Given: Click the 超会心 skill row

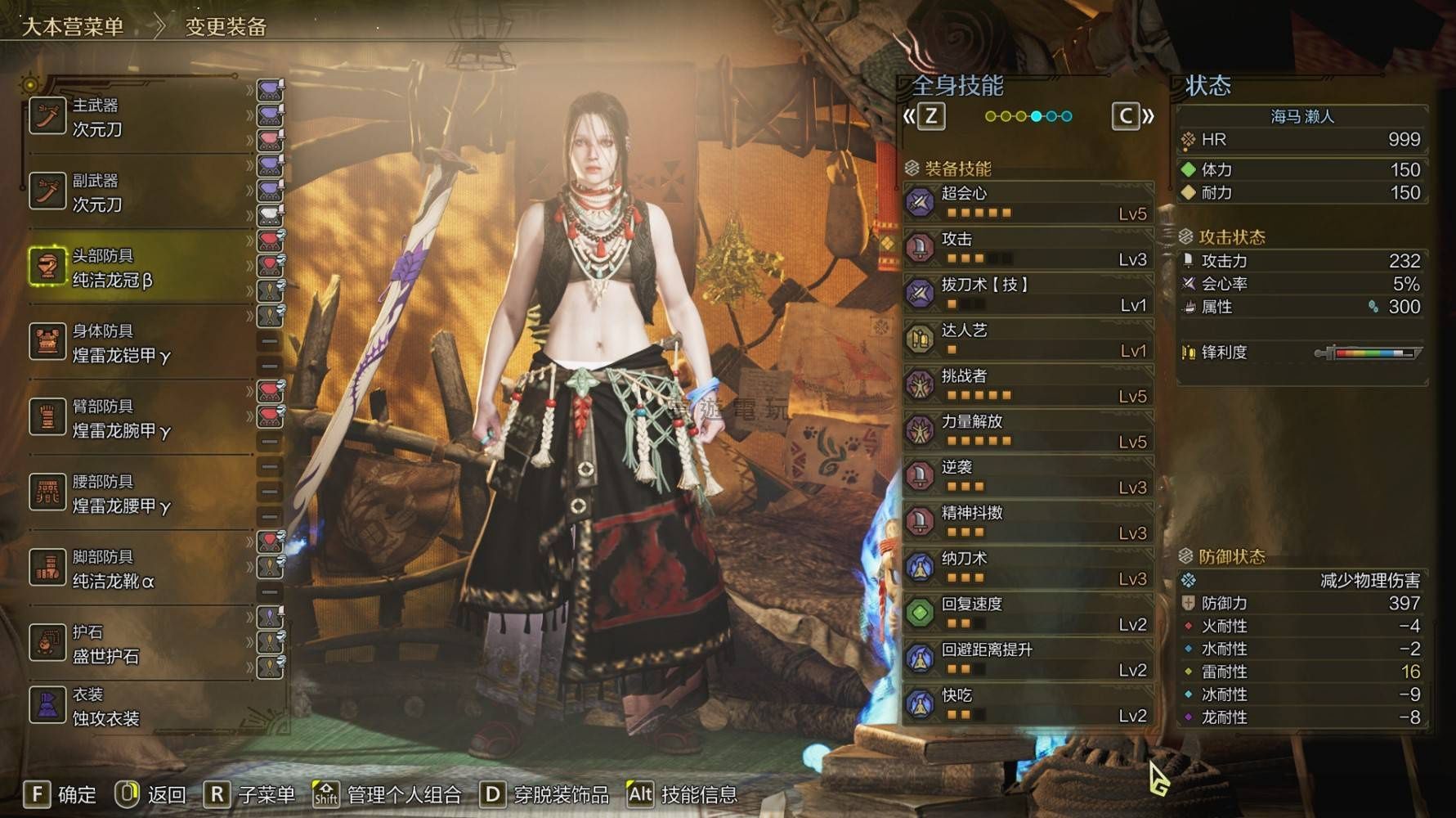Looking at the screenshot, I should pyautogui.click(x=1028, y=203).
